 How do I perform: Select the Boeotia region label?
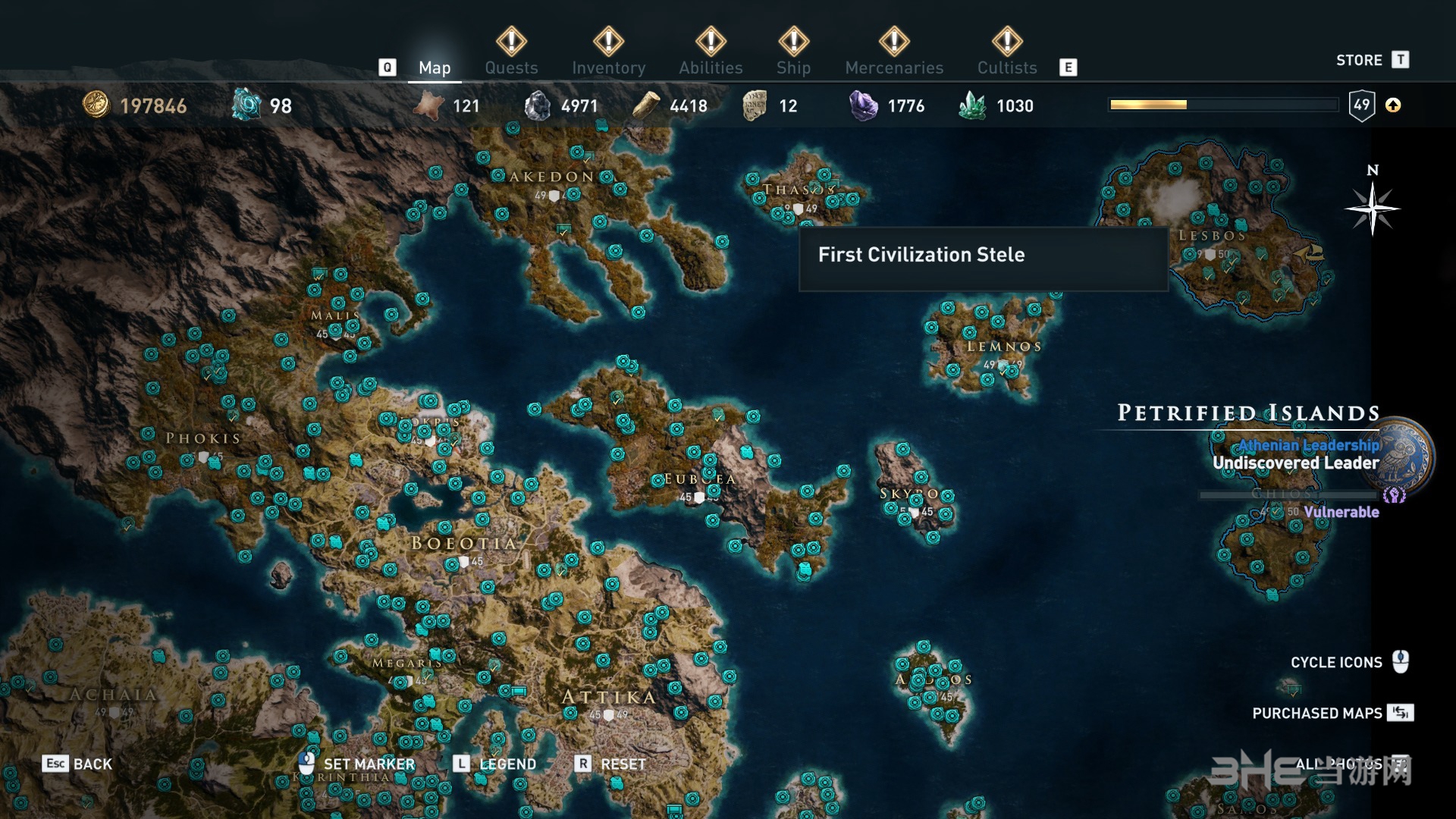(464, 543)
